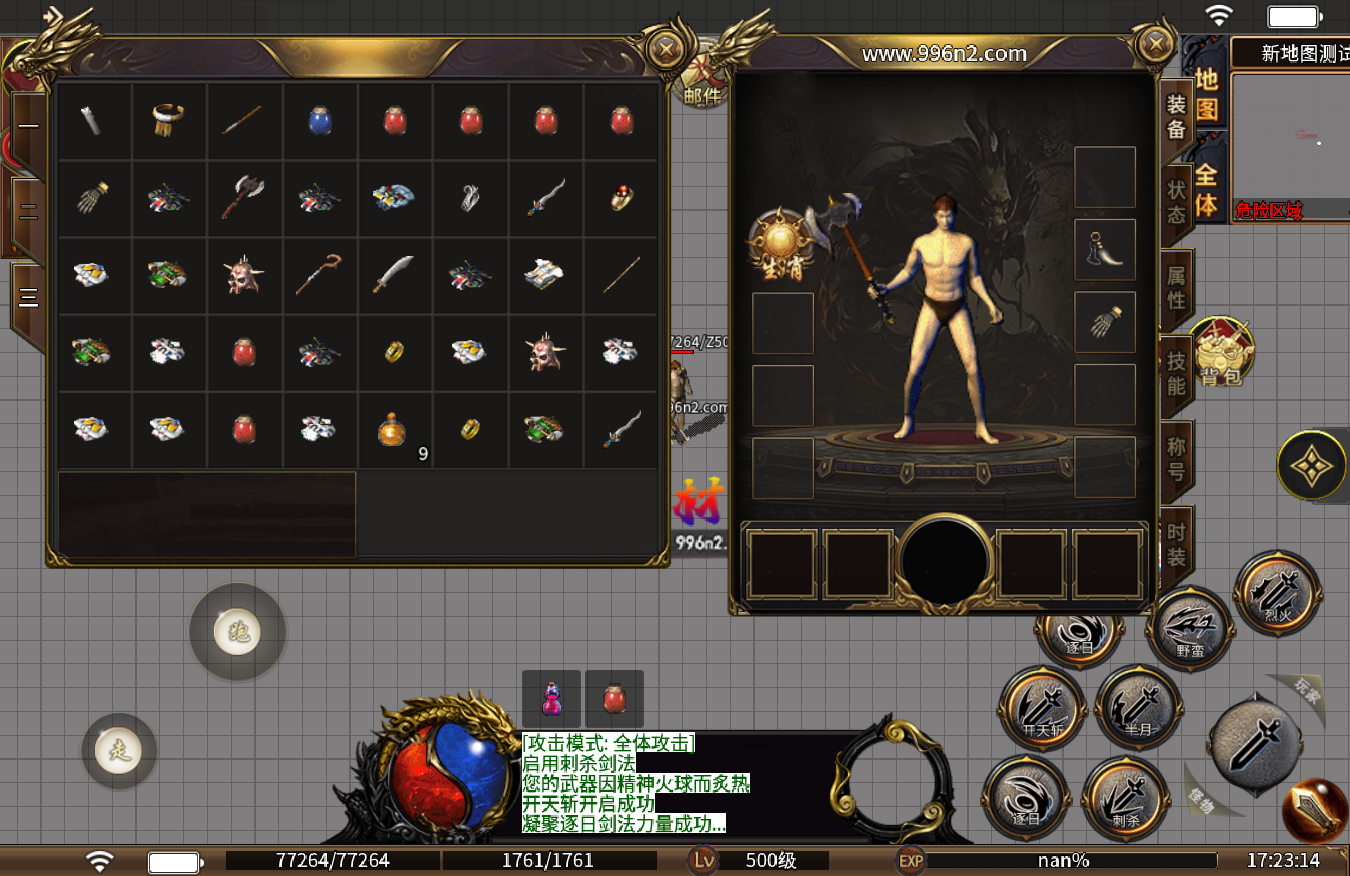Pick the orange flask stacked 9
The width and height of the screenshot is (1350, 876).
click(x=394, y=430)
